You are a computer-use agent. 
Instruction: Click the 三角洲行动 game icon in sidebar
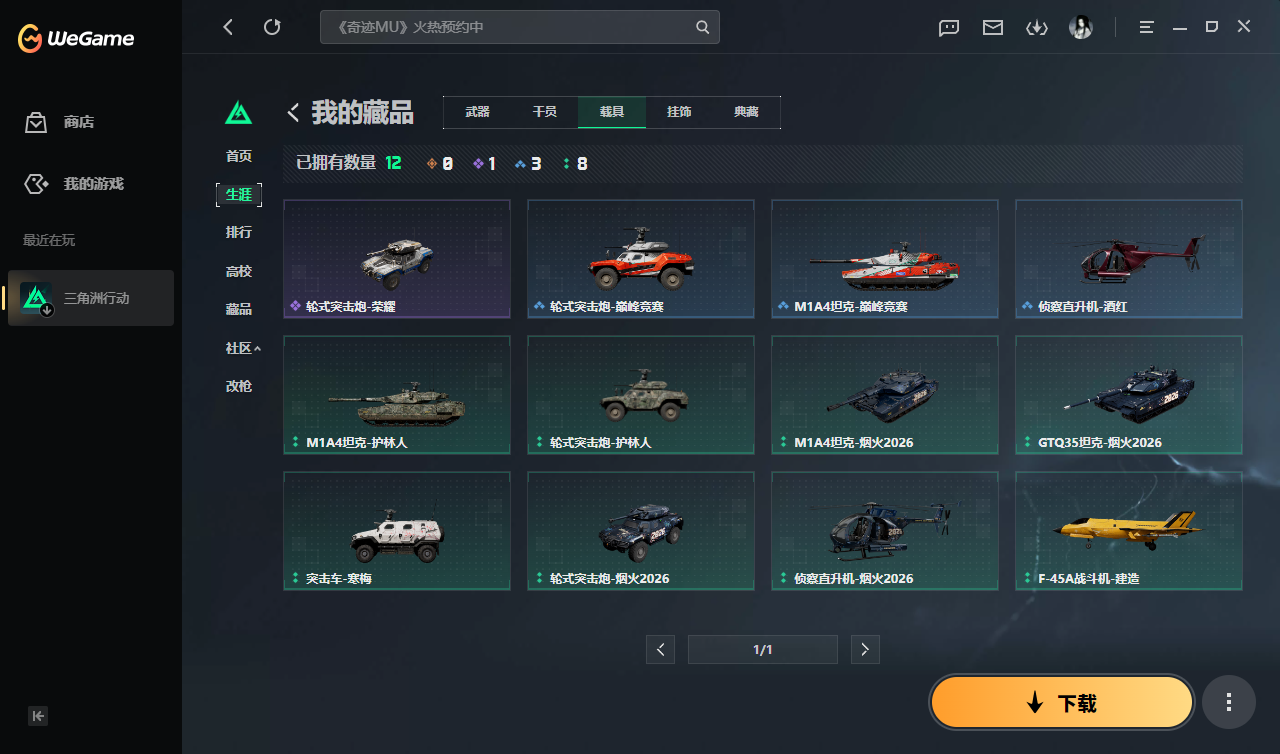[x=34, y=297]
